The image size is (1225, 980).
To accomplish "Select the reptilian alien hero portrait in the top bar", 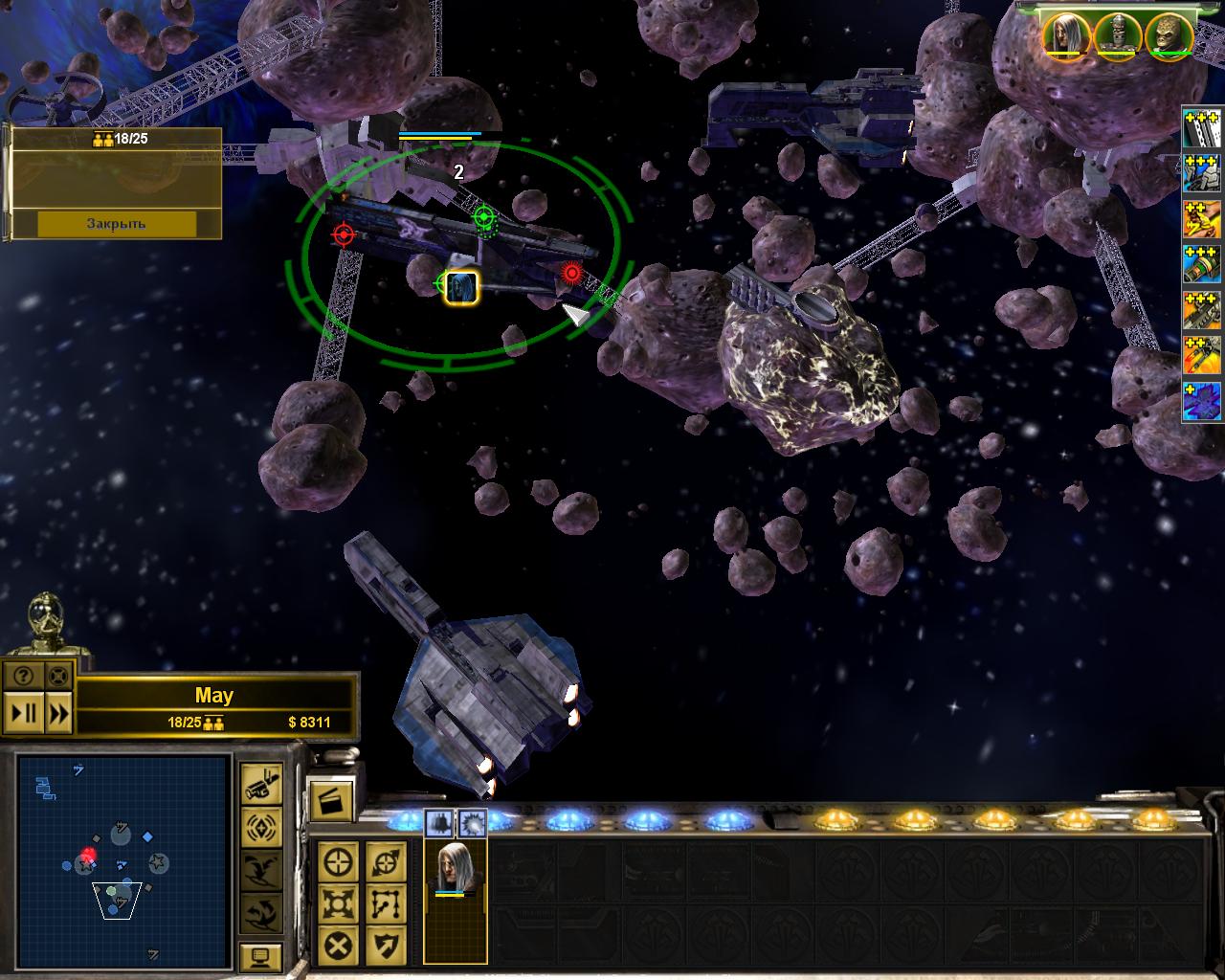I will click(1169, 35).
